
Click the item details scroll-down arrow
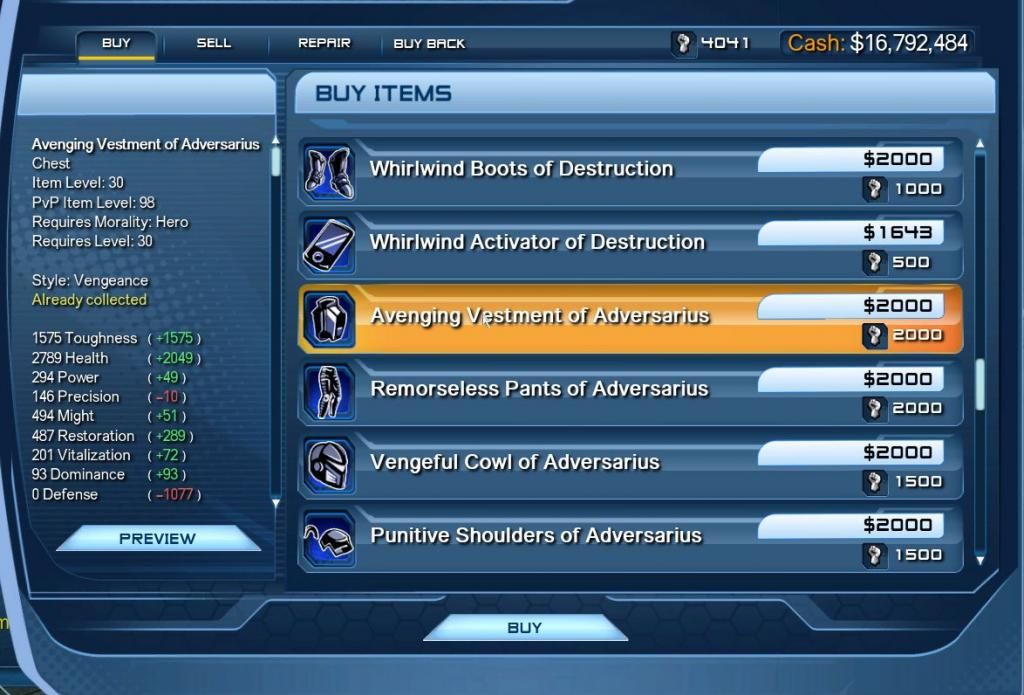point(275,501)
